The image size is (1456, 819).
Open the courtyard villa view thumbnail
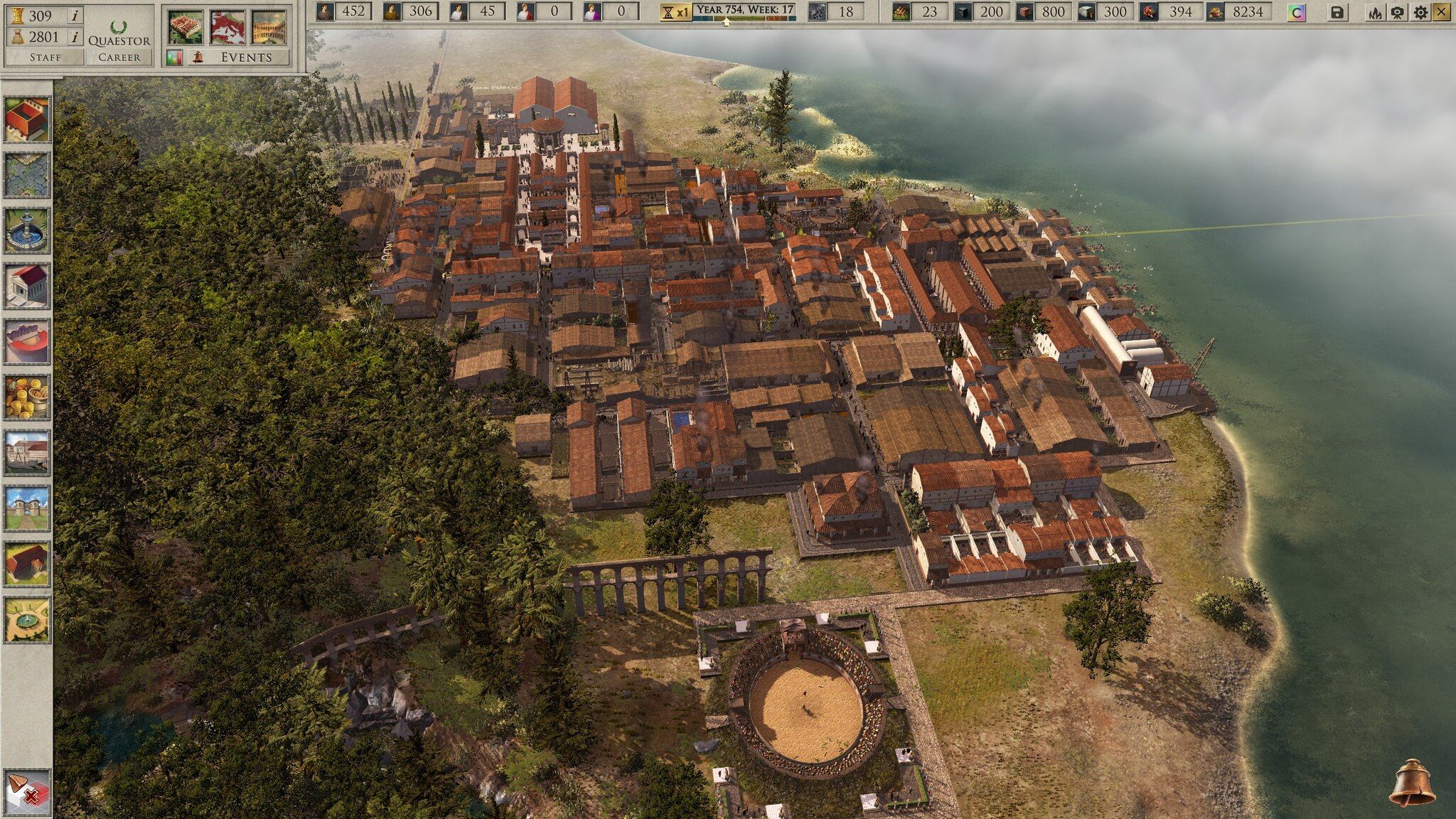coord(269,27)
